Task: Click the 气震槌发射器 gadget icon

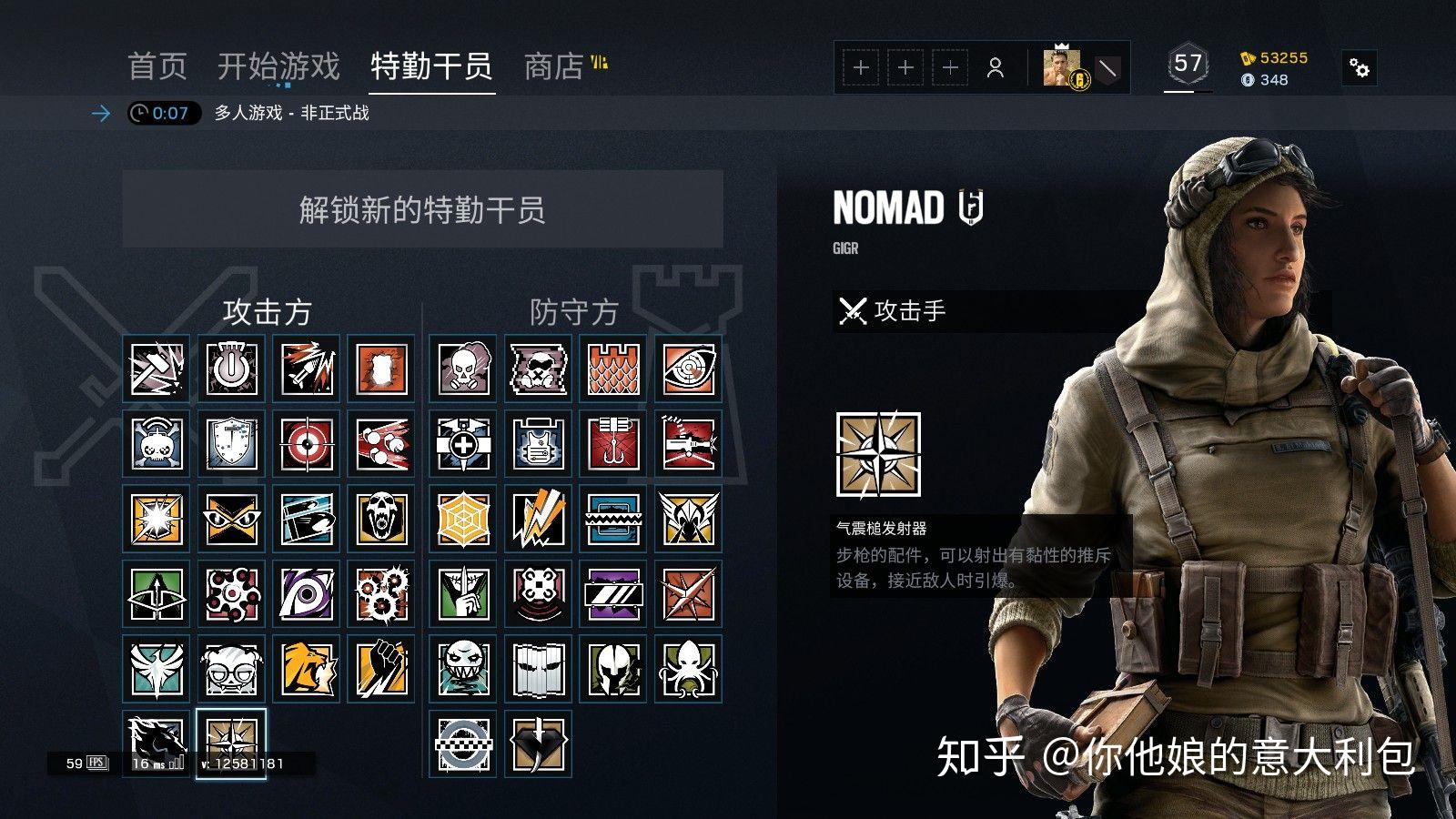Action: tap(878, 454)
